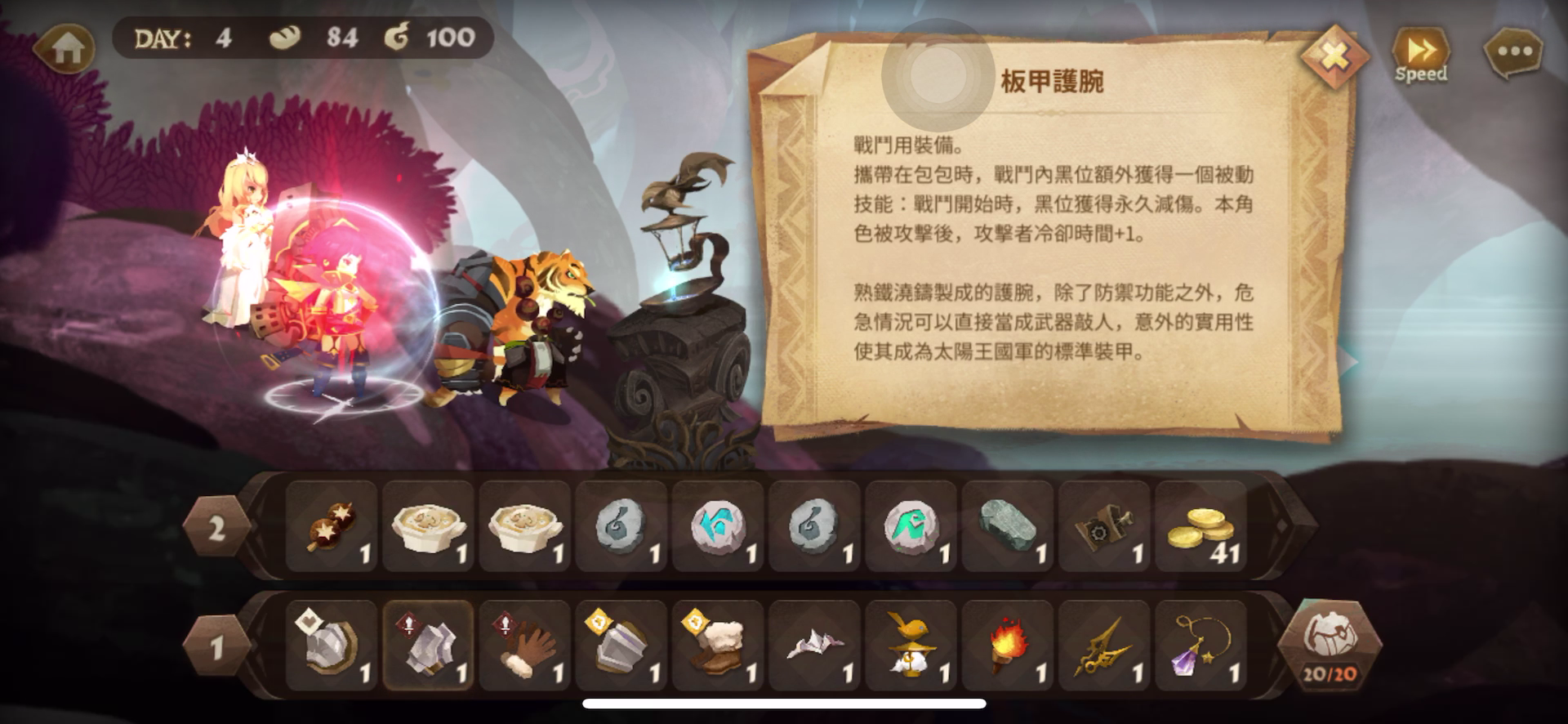Toggle the Speed control
Image resolution: width=1568 pixels, height=724 pixels.
[x=1419, y=51]
